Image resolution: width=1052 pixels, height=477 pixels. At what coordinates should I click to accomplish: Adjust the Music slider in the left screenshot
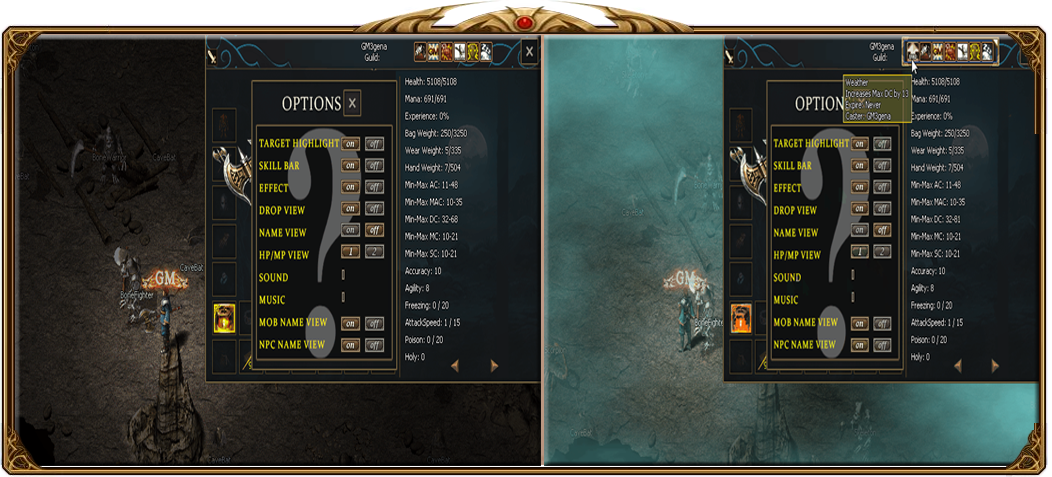(343, 297)
